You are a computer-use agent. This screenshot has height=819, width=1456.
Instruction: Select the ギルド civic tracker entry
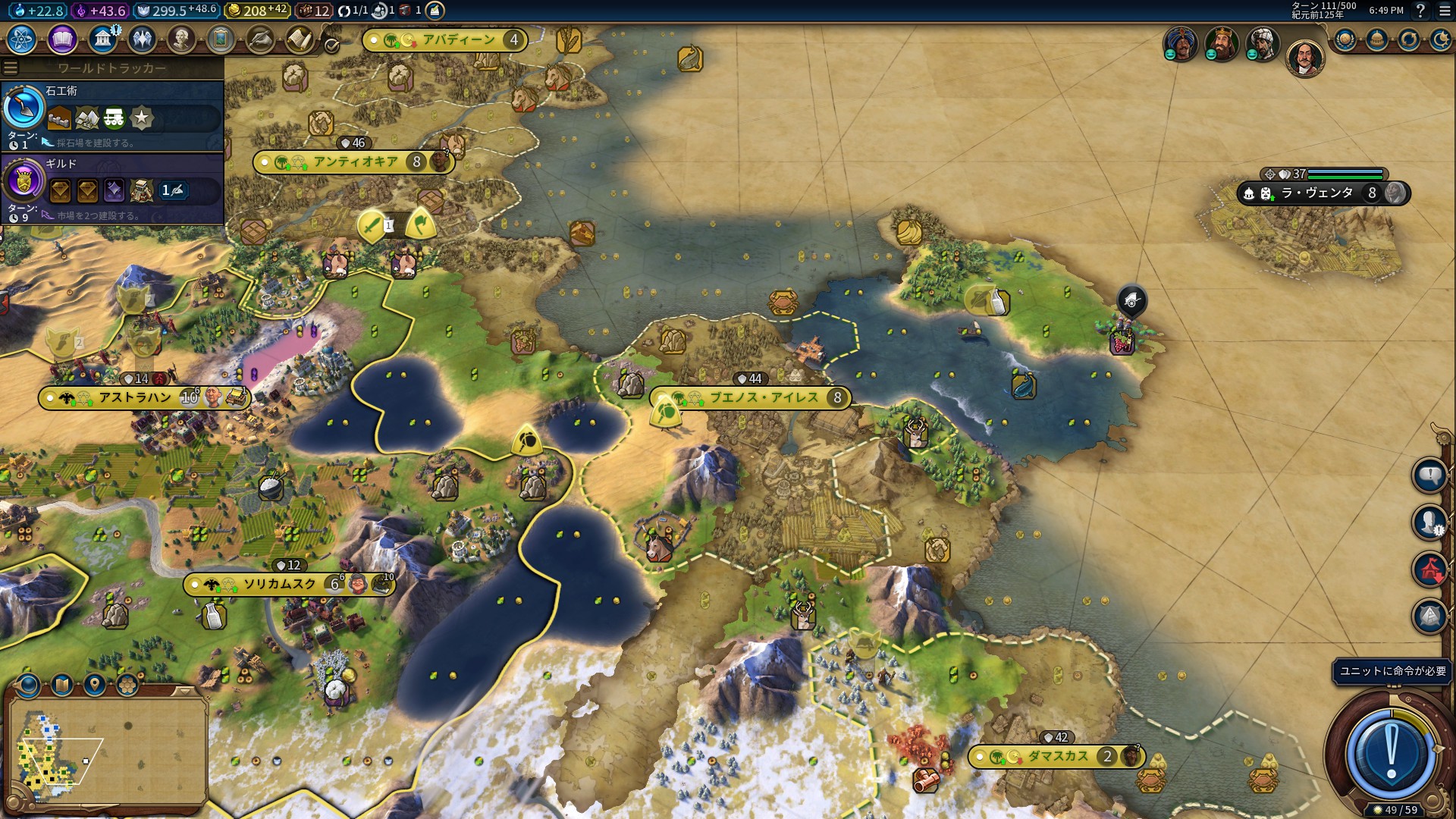112,189
